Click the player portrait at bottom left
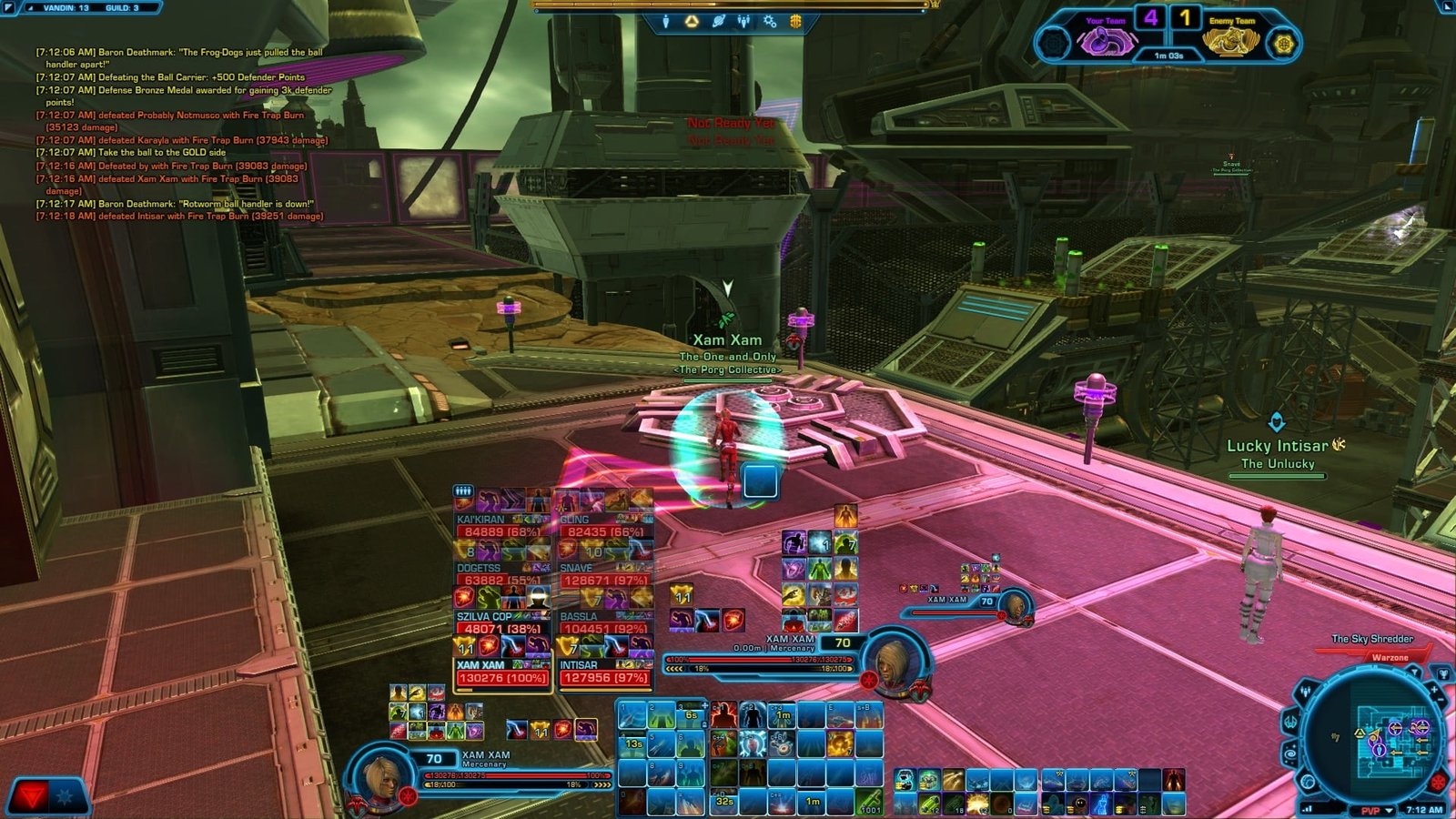 pyautogui.click(x=380, y=777)
